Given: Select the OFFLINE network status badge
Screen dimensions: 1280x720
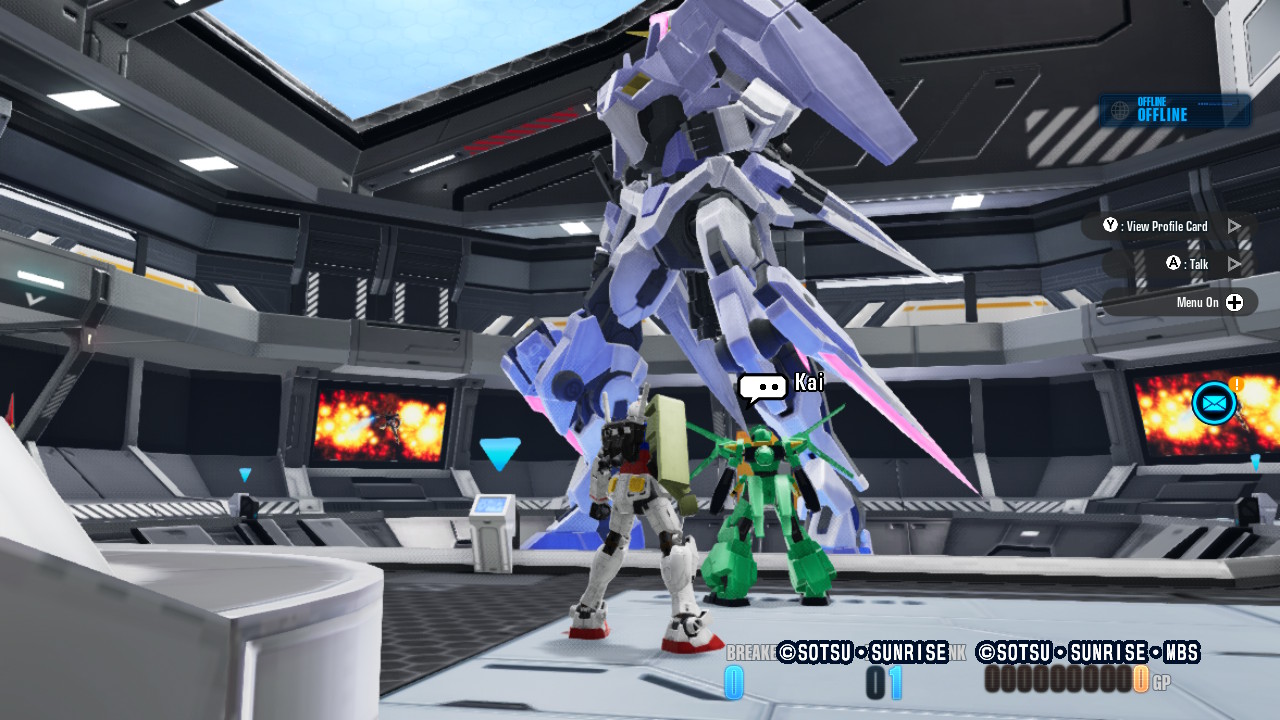Looking at the screenshot, I should coord(1175,110).
